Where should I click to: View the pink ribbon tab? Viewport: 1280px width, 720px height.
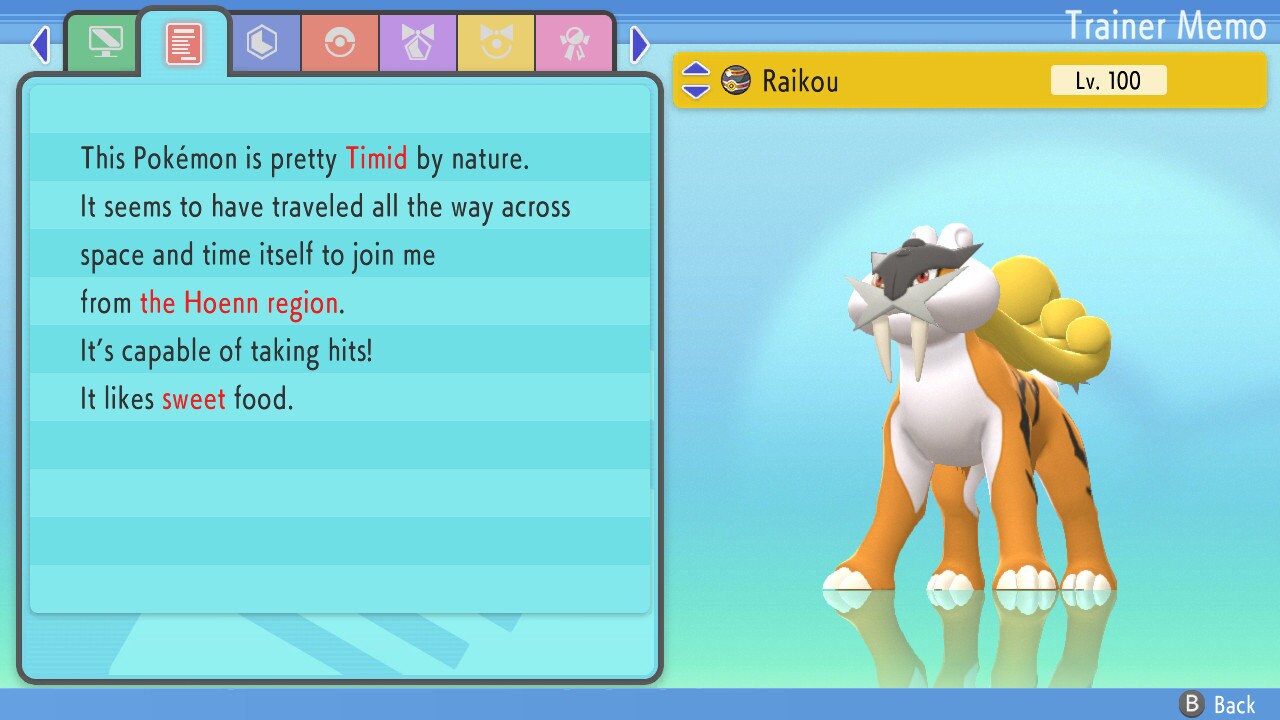coord(573,43)
